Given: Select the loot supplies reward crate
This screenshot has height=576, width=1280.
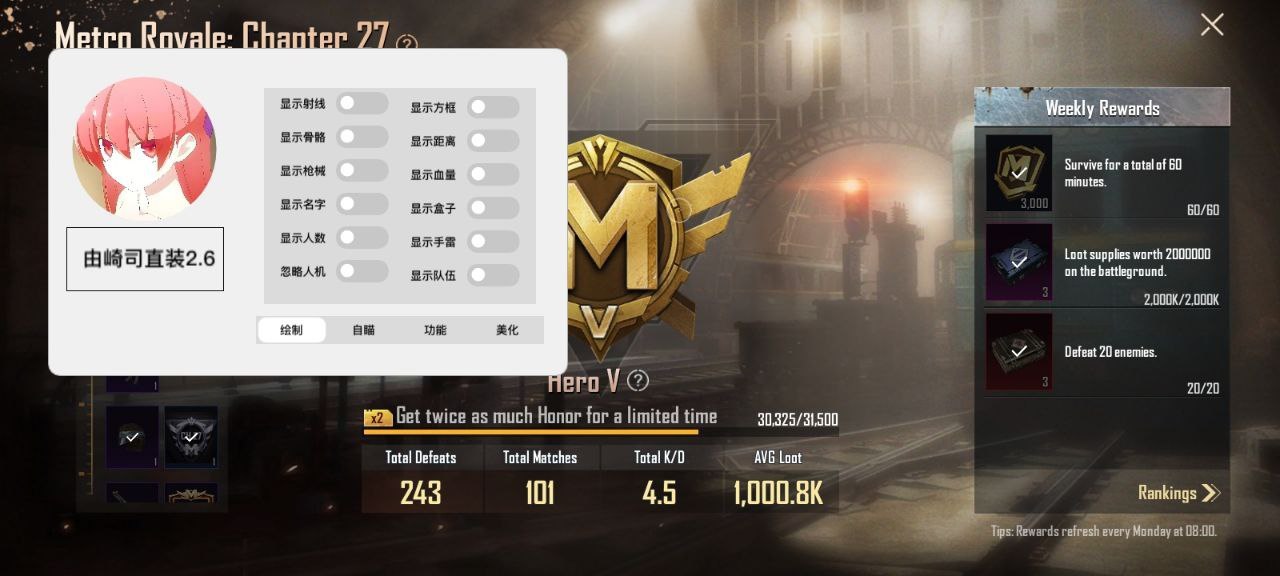Looking at the screenshot, I should [1019, 262].
